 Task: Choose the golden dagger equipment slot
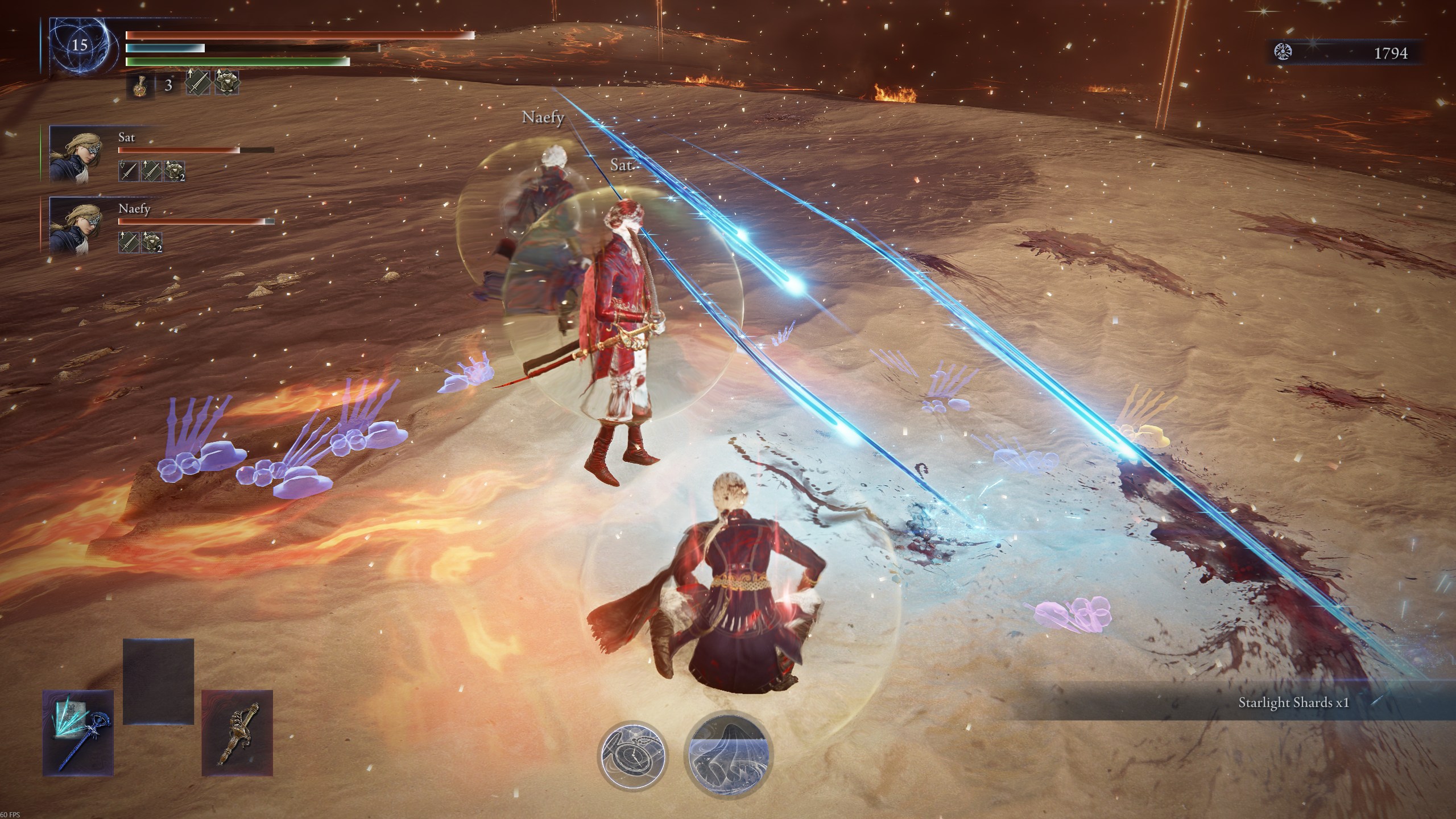(x=237, y=733)
